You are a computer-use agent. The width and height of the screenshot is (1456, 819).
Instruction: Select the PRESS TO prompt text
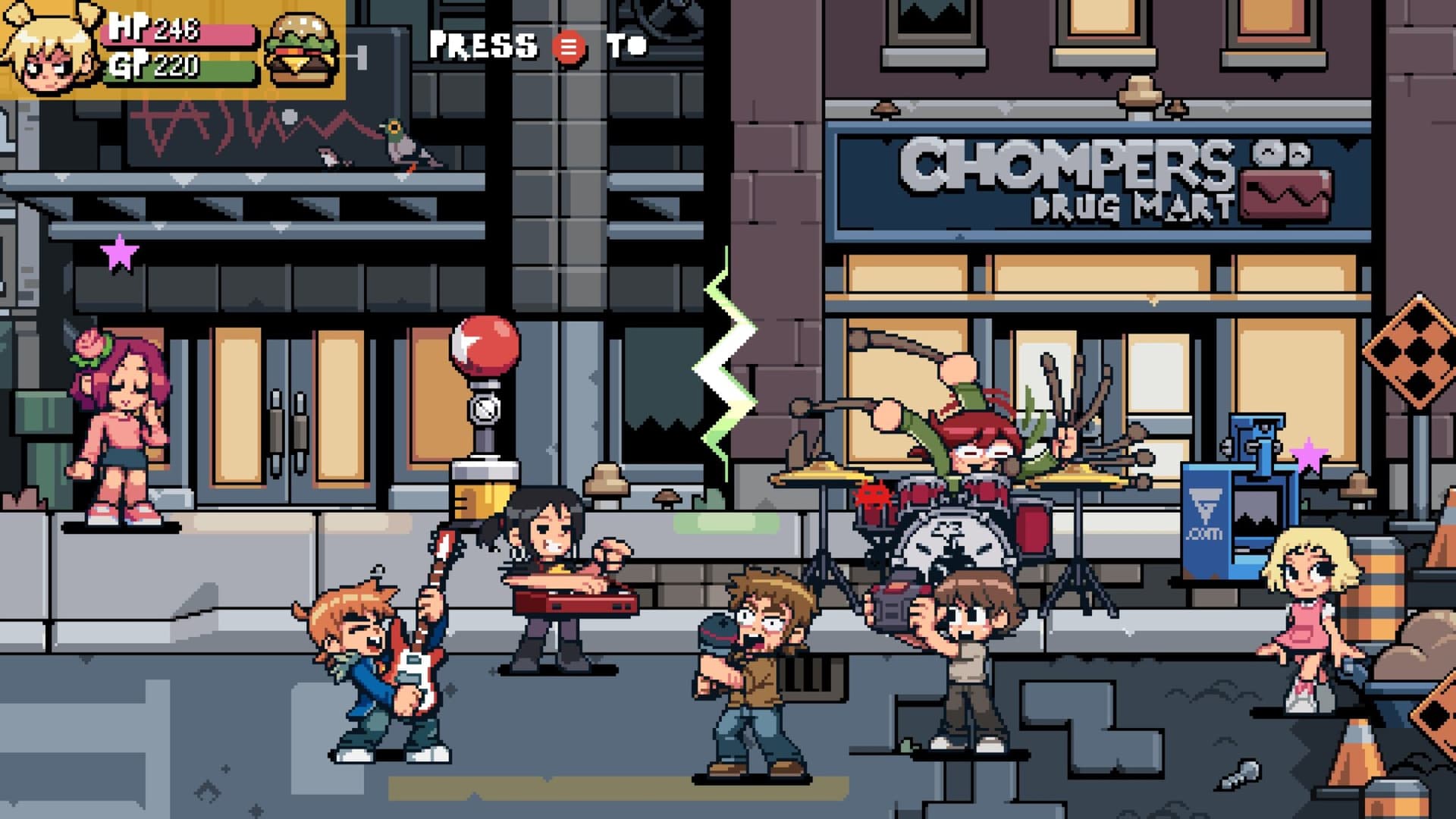point(535,47)
